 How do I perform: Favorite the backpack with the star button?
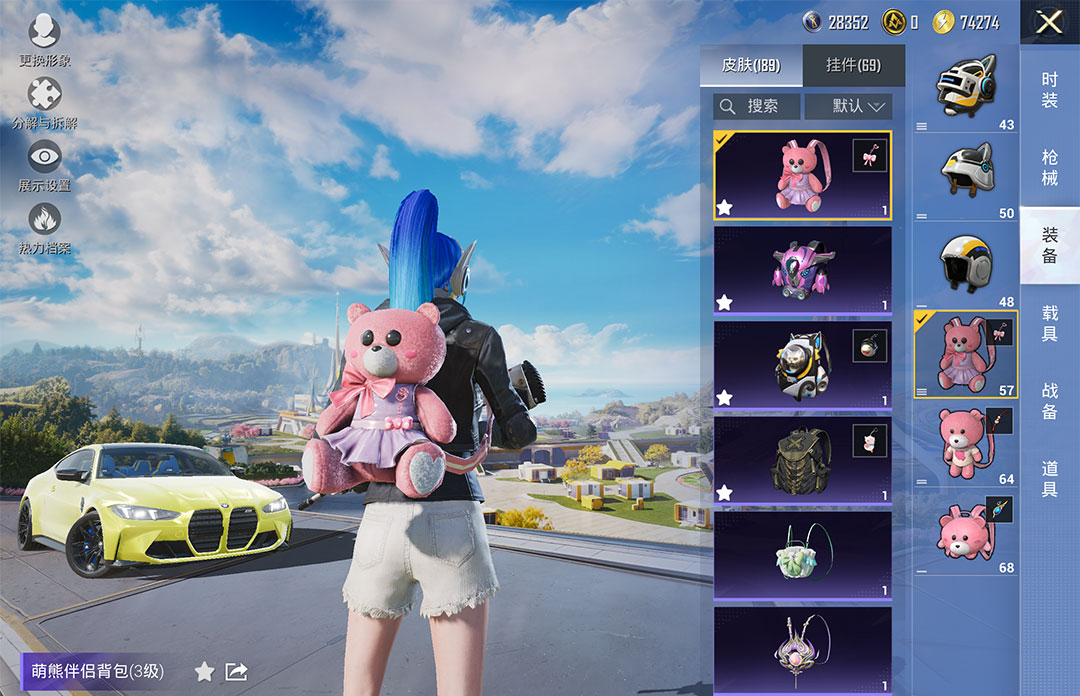[x=204, y=671]
